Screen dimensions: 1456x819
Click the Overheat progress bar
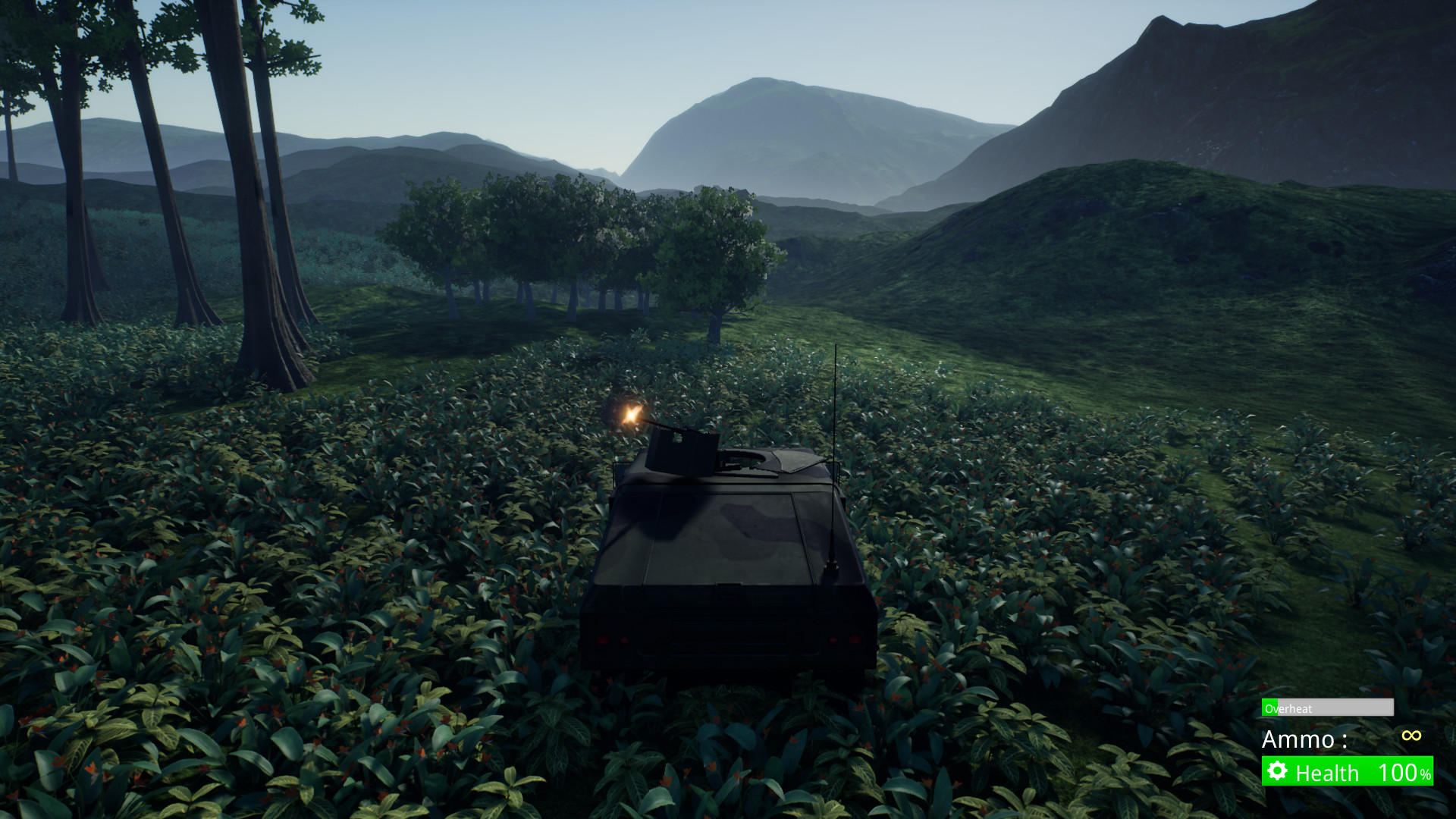click(x=1327, y=707)
